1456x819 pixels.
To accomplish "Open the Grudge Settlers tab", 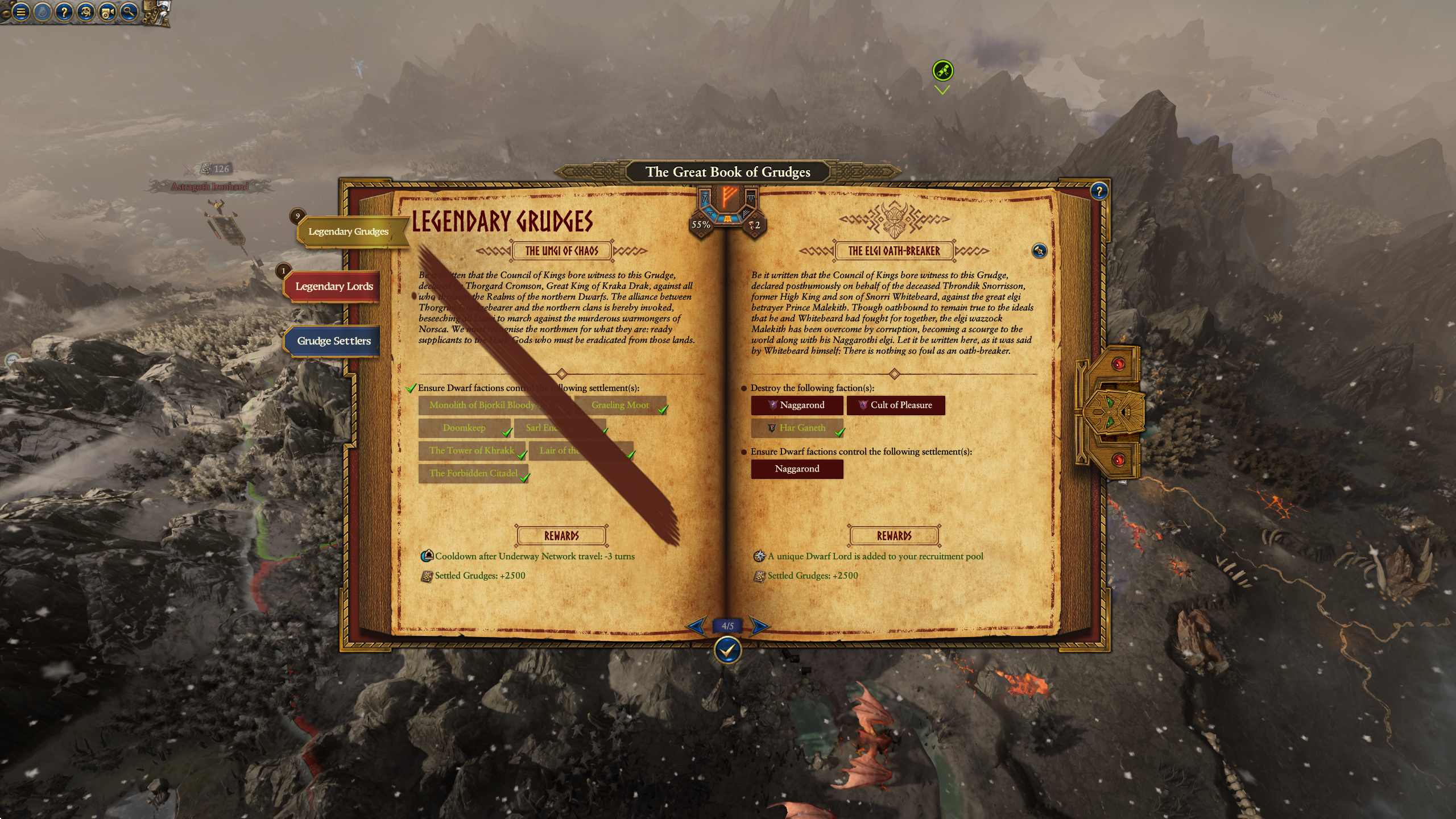I will point(333,340).
